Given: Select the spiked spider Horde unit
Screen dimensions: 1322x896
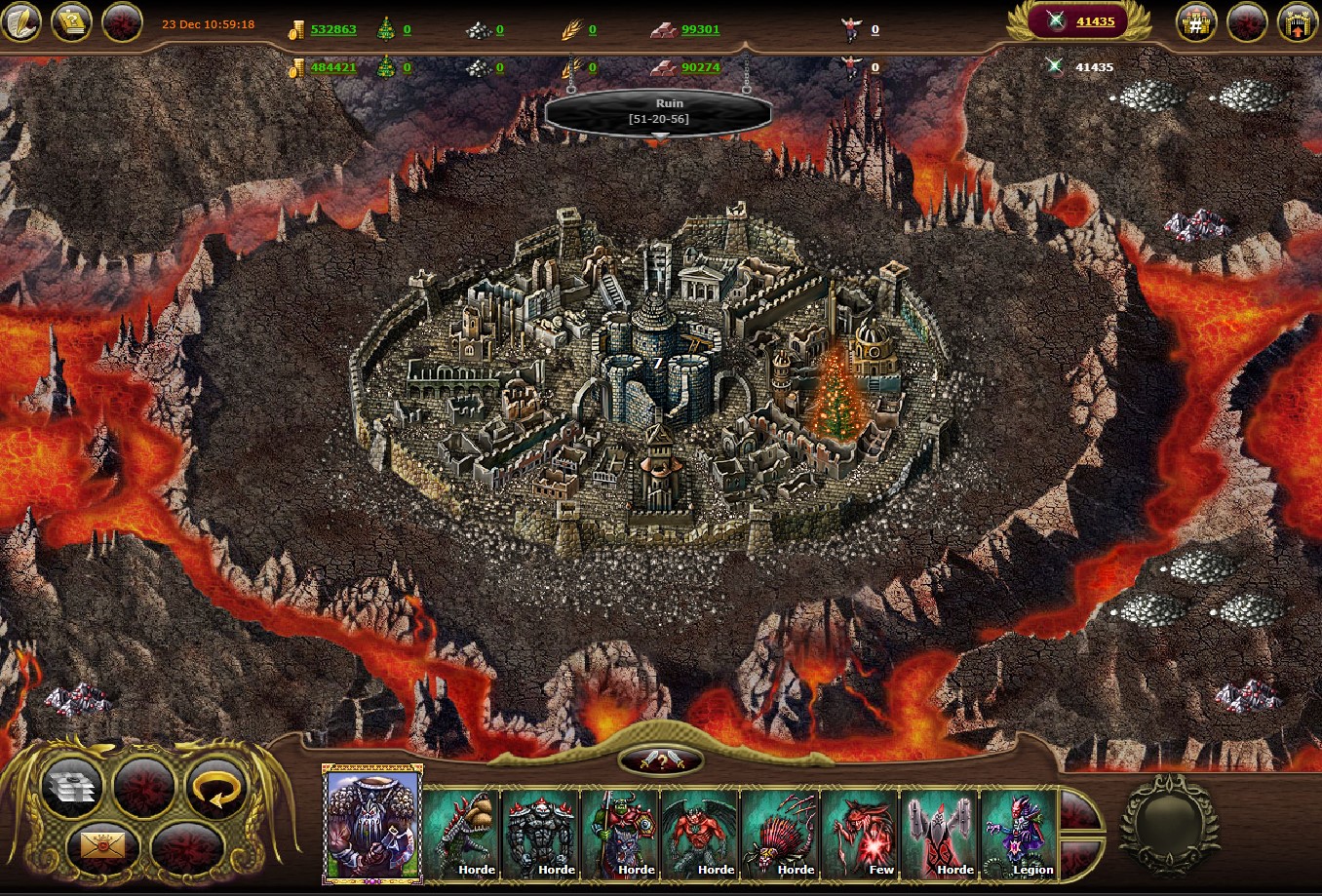Looking at the screenshot, I should click(x=781, y=833).
